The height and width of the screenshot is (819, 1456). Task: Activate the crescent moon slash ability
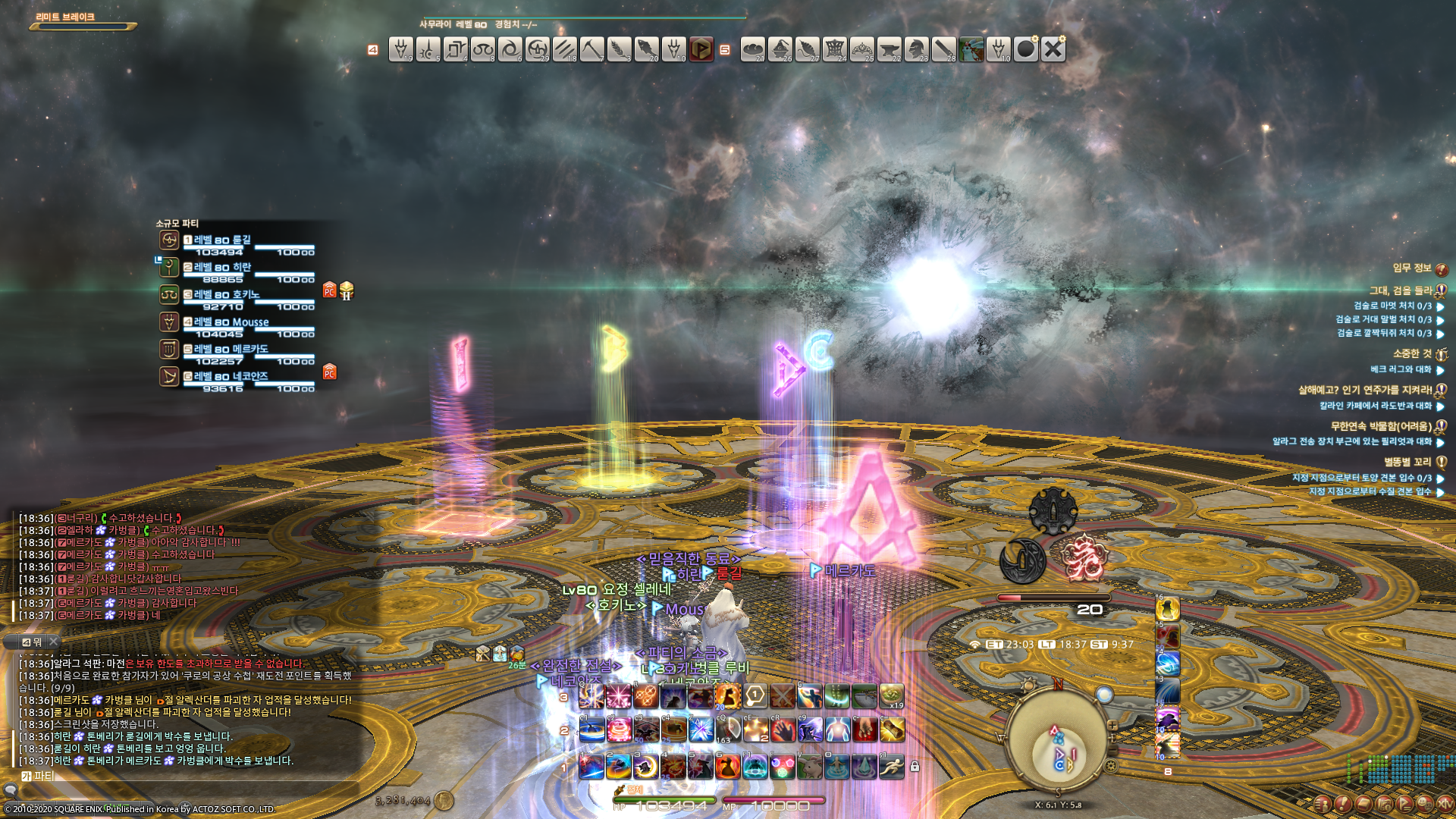click(646, 767)
